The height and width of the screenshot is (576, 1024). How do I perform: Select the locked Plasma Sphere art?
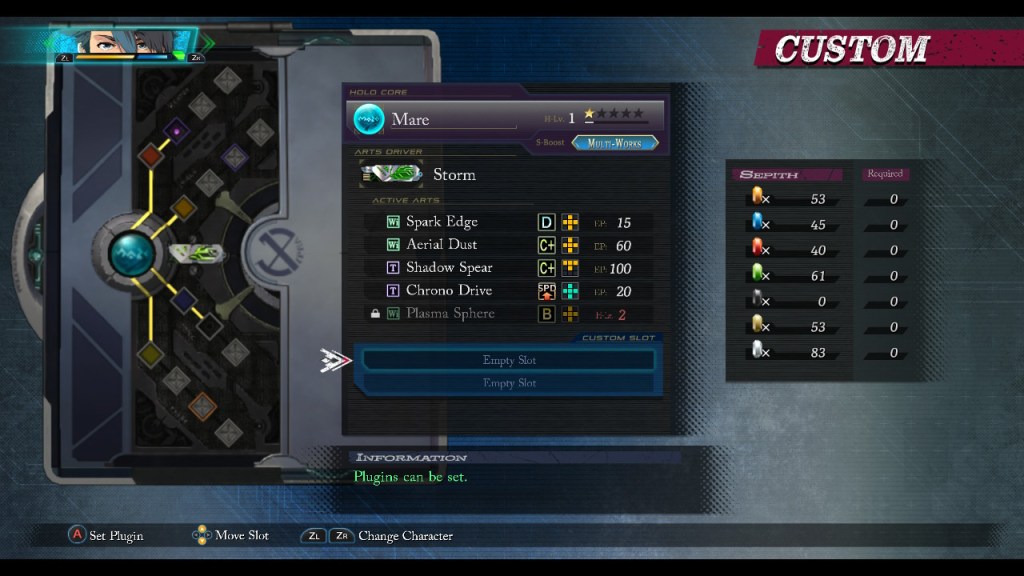450,314
